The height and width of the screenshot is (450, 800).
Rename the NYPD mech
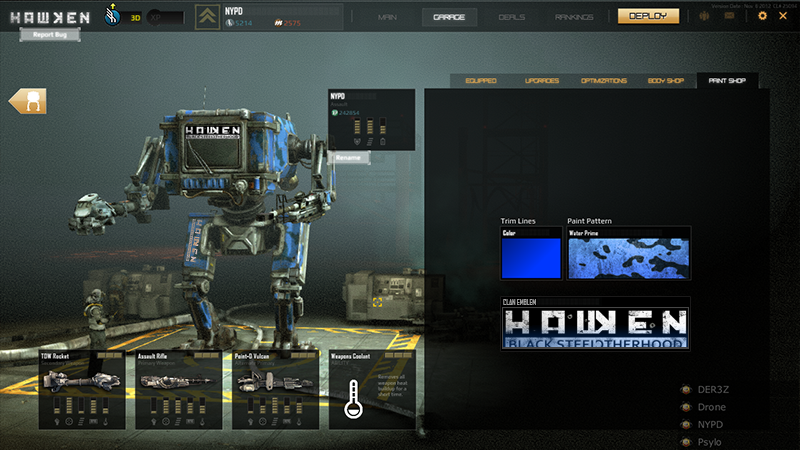349,157
